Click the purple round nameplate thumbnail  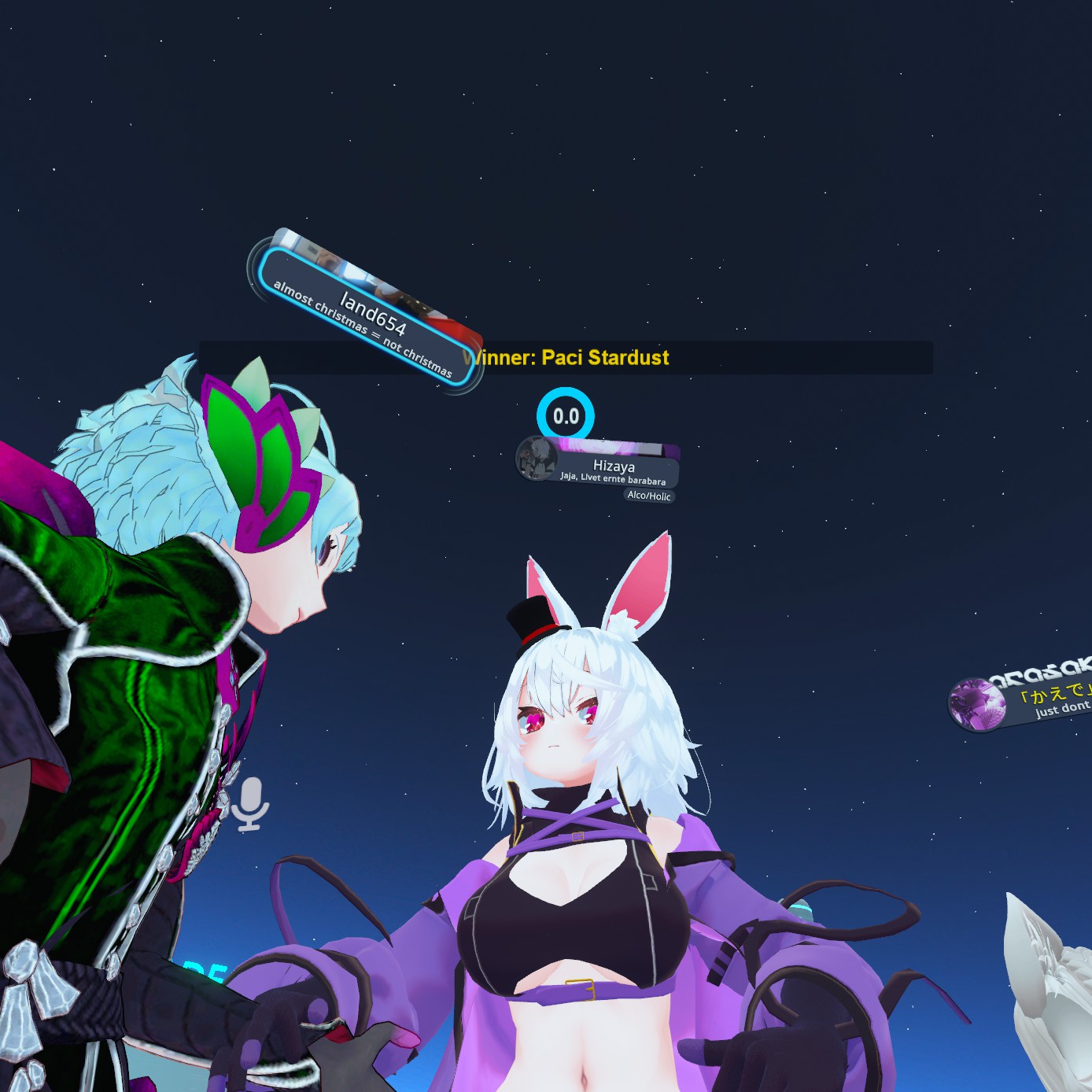click(976, 704)
